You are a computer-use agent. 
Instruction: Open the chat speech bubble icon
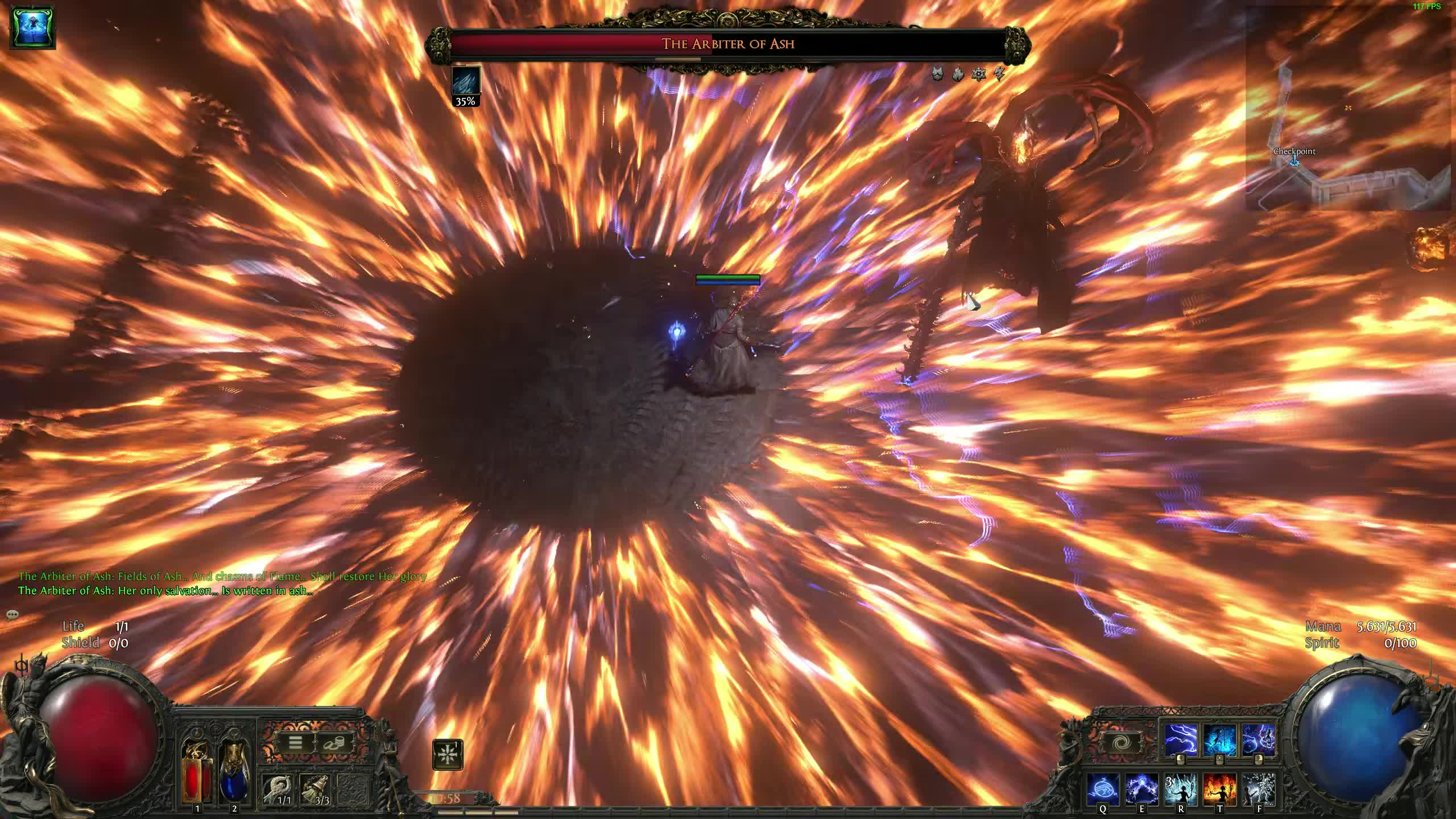tap(13, 614)
